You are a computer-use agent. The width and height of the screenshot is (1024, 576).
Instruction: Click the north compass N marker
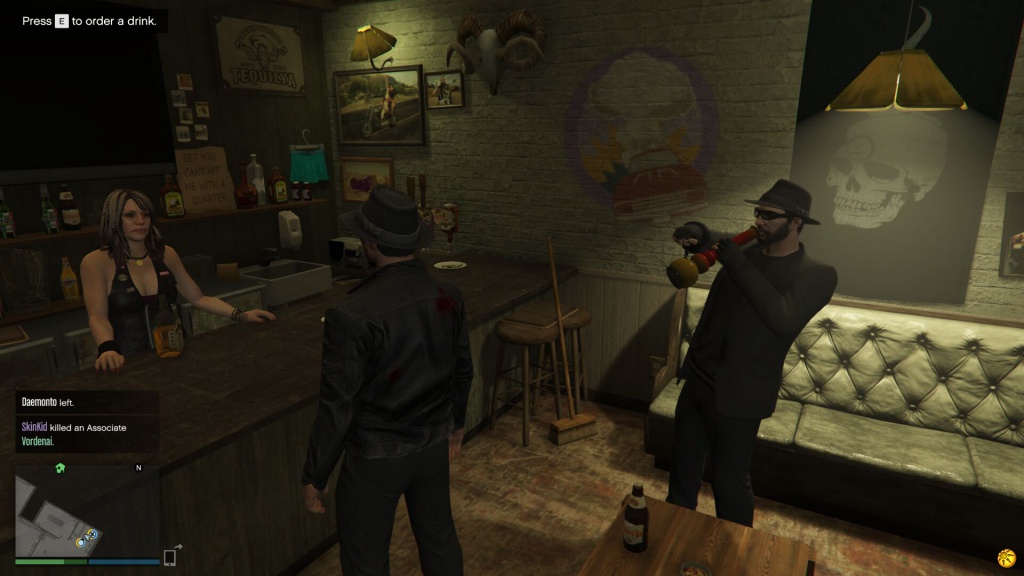139,467
